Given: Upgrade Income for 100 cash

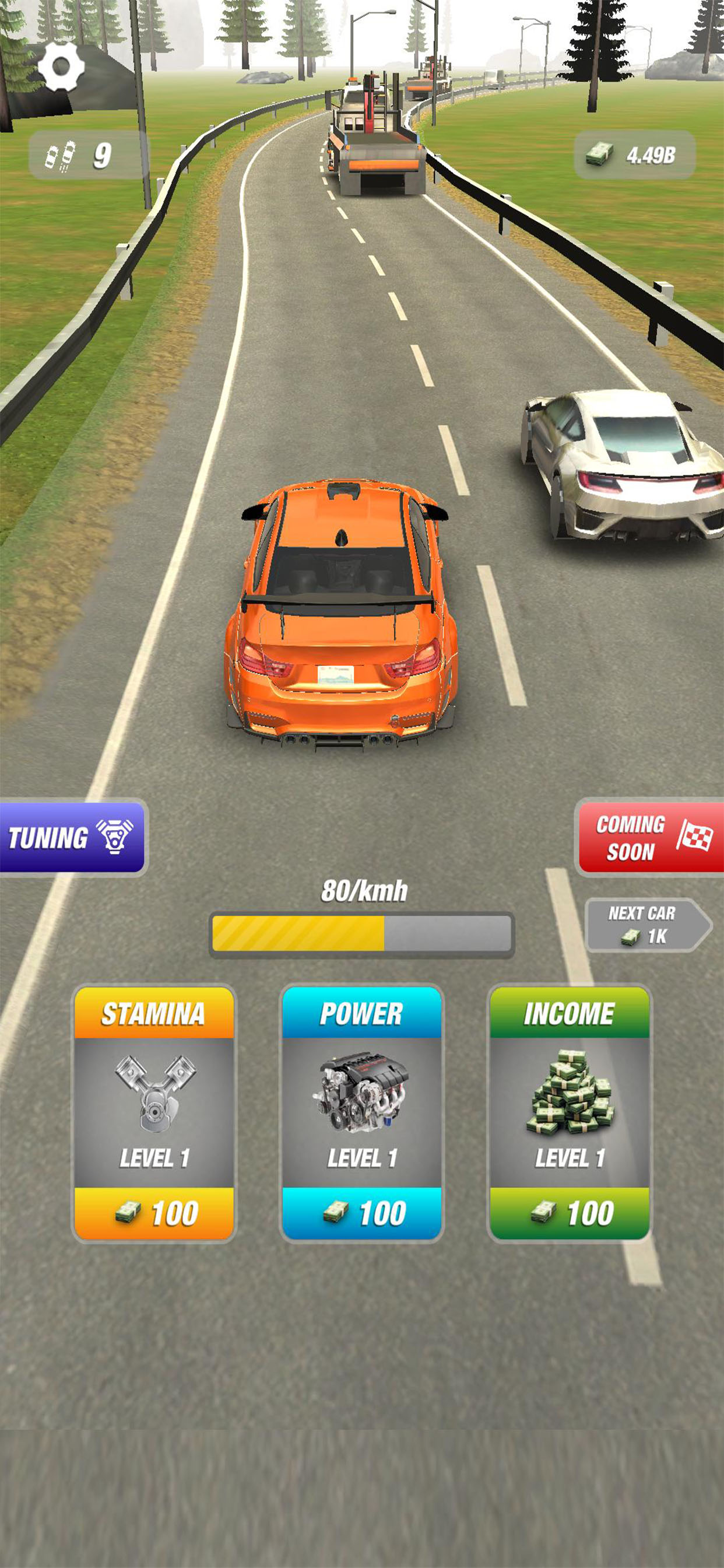Looking at the screenshot, I should [x=570, y=1213].
